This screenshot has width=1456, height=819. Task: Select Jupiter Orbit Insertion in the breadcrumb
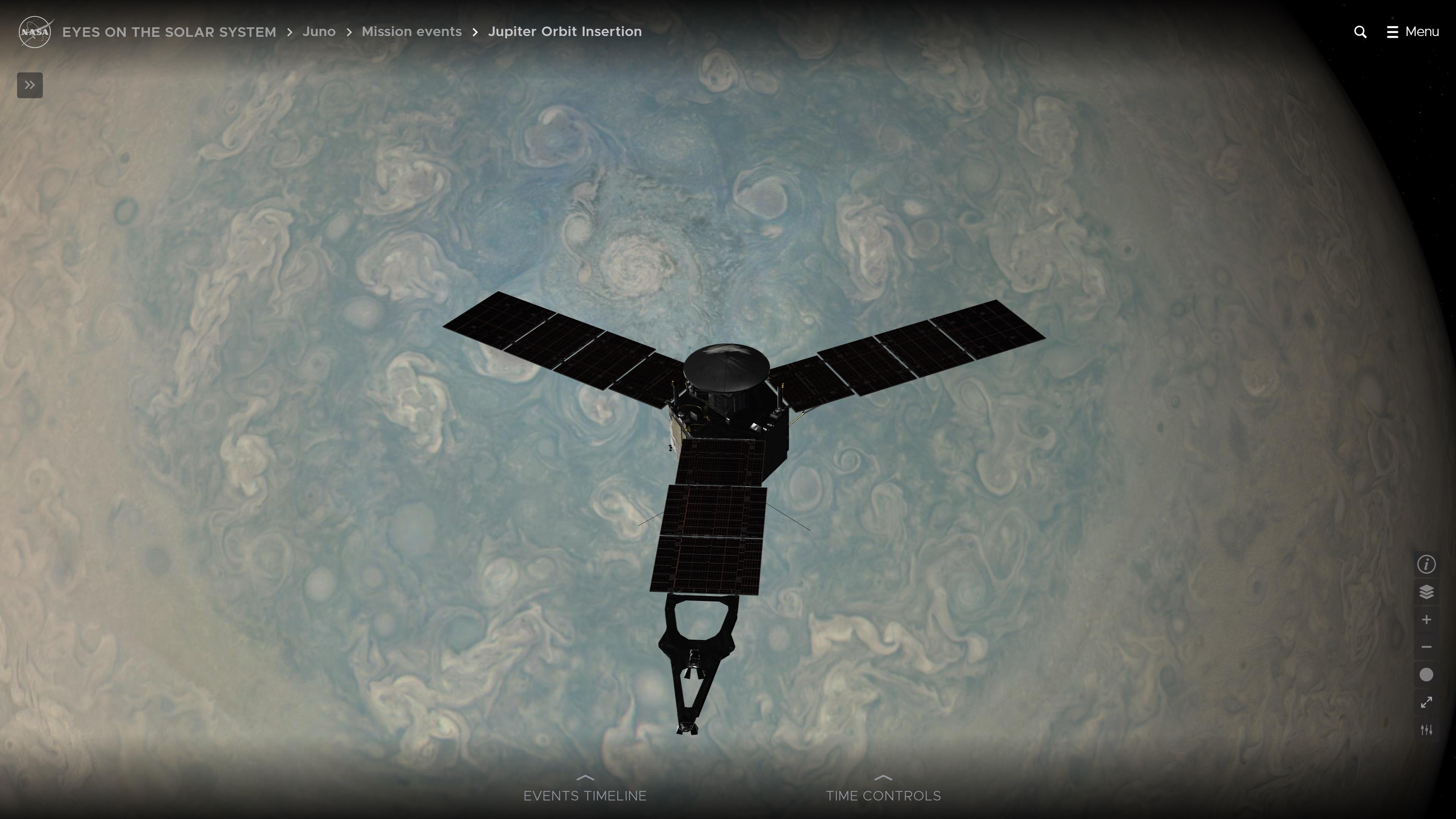[565, 31]
